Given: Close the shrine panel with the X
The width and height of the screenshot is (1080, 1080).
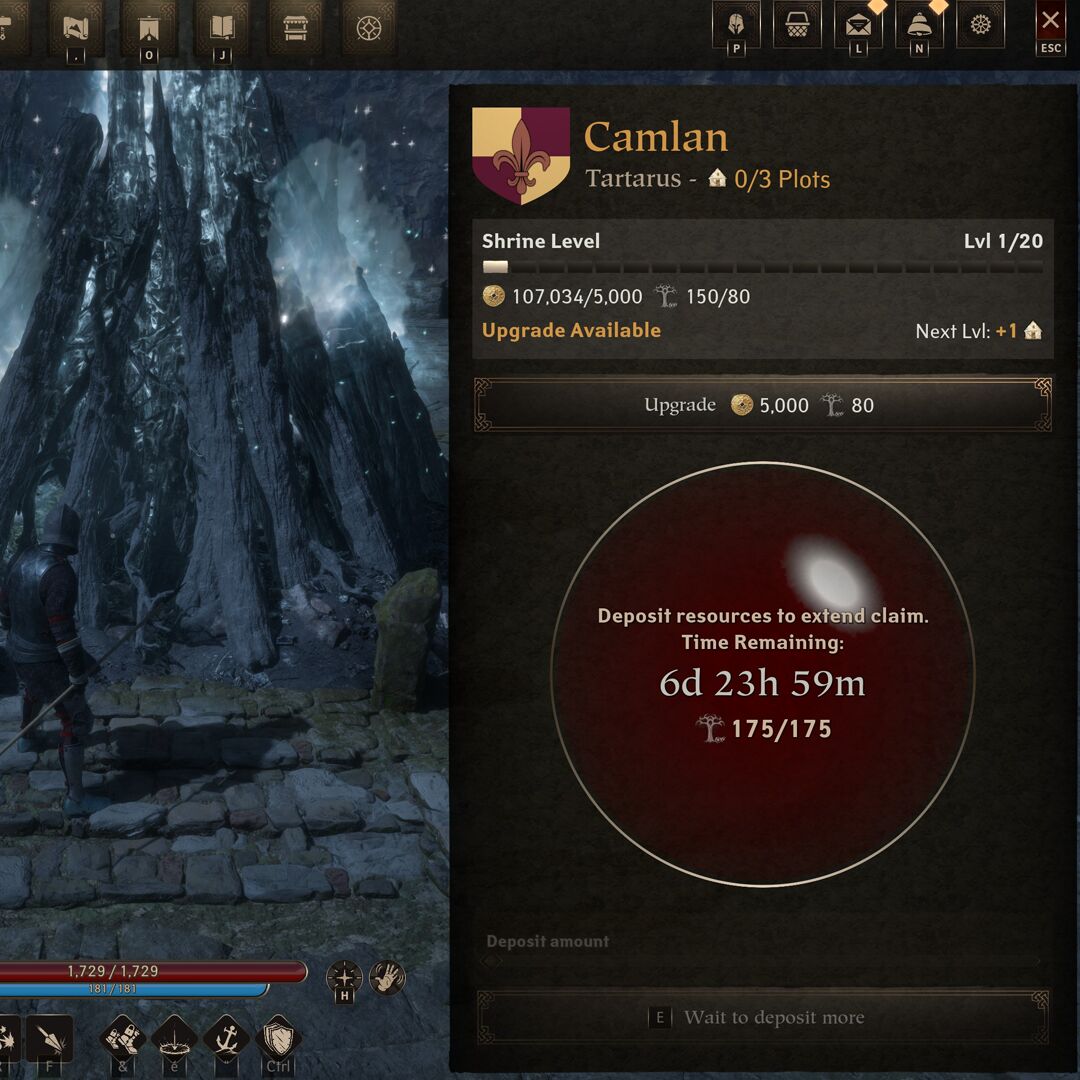Looking at the screenshot, I should pyautogui.click(x=1050, y=21).
